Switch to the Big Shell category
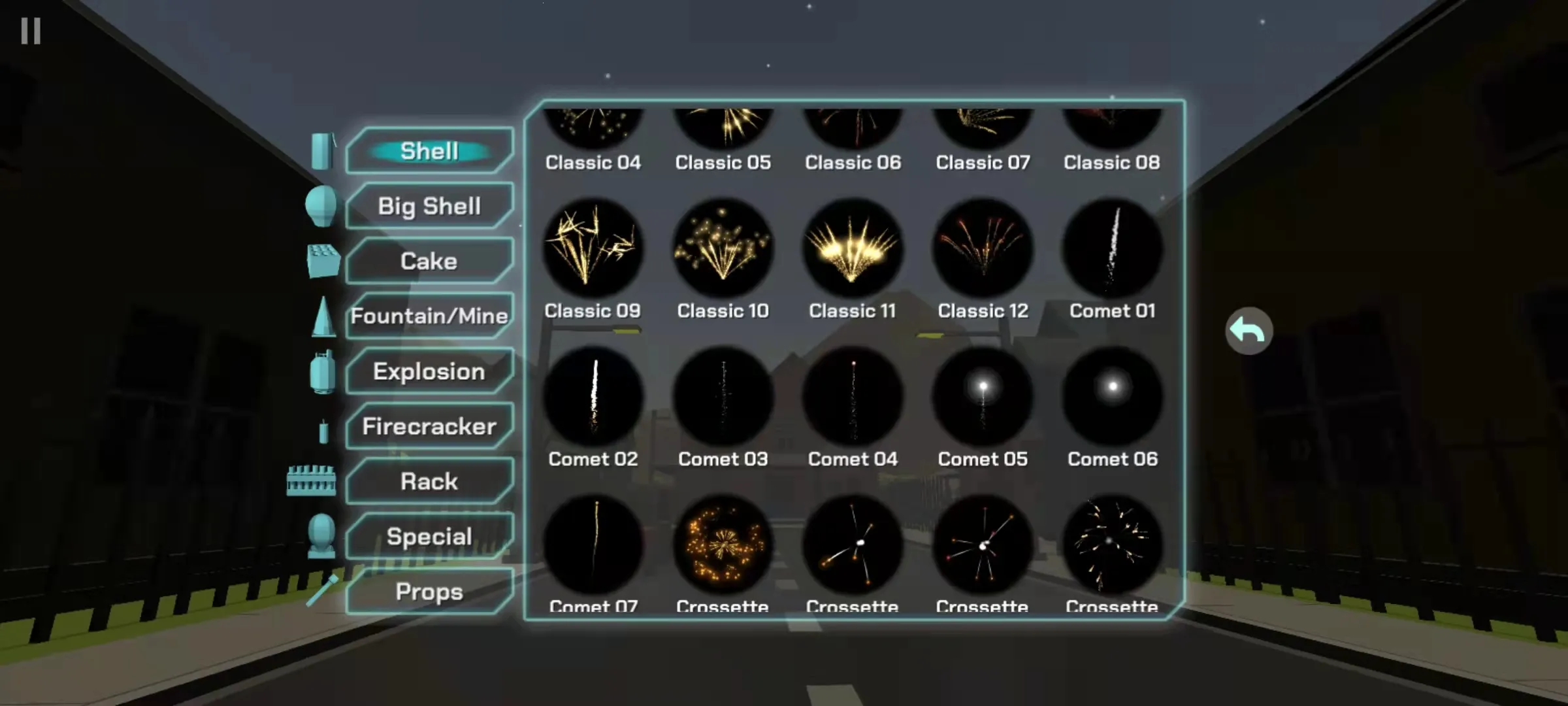 (x=429, y=206)
